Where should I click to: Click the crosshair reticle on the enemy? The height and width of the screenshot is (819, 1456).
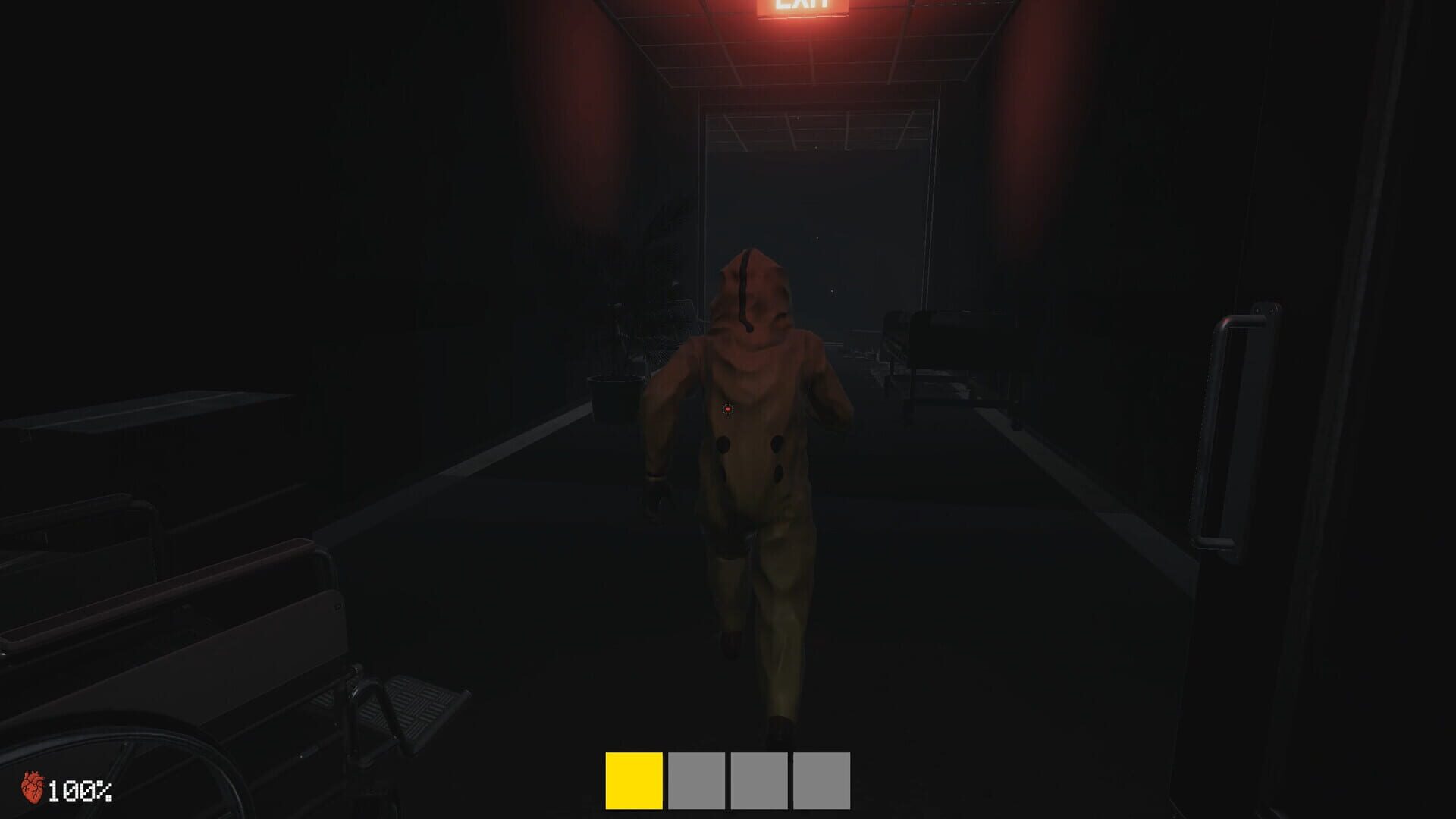726,410
